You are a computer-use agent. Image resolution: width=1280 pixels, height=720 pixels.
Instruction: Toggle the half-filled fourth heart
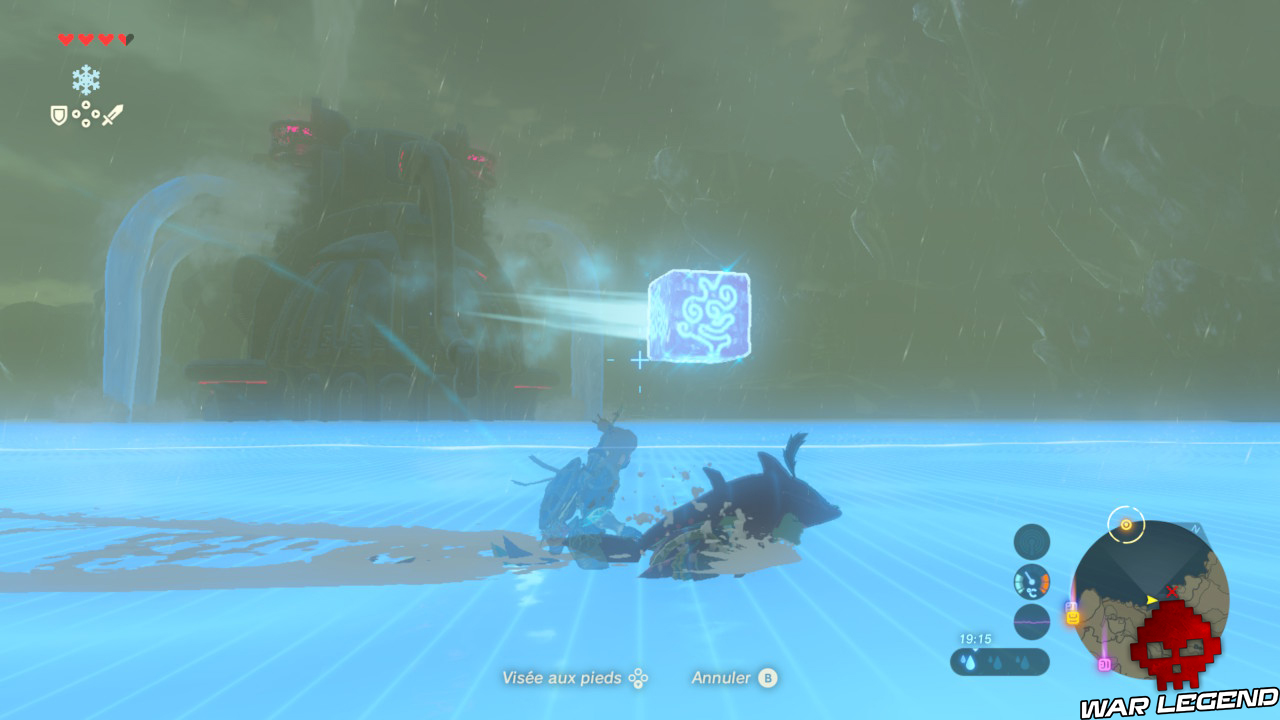[x=127, y=39]
